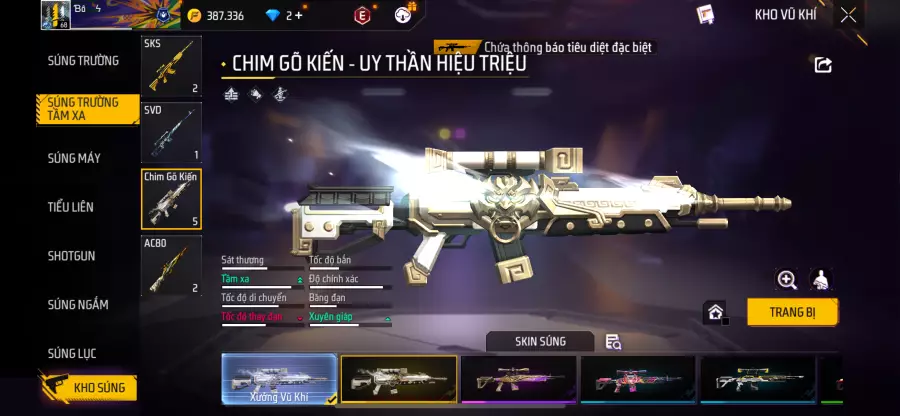
Task: Choose the SHOTGUN category
Action: point(72,256)
